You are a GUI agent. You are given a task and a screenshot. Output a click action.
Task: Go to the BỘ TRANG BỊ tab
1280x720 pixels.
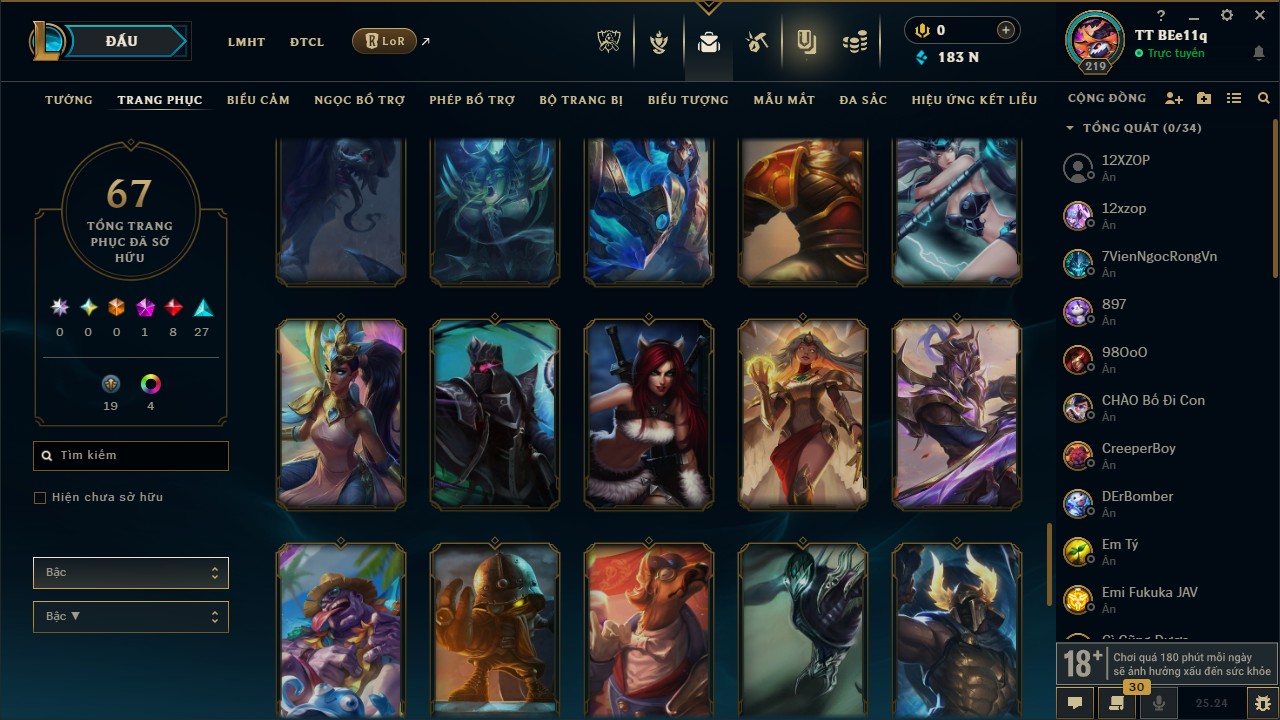[581, 100]
